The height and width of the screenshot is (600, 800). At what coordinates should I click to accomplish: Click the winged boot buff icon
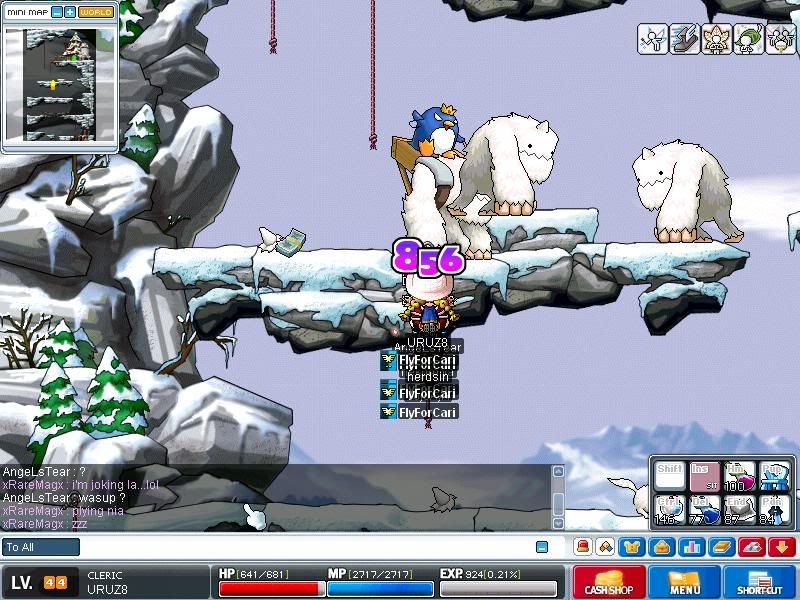(x=685, y=39)
